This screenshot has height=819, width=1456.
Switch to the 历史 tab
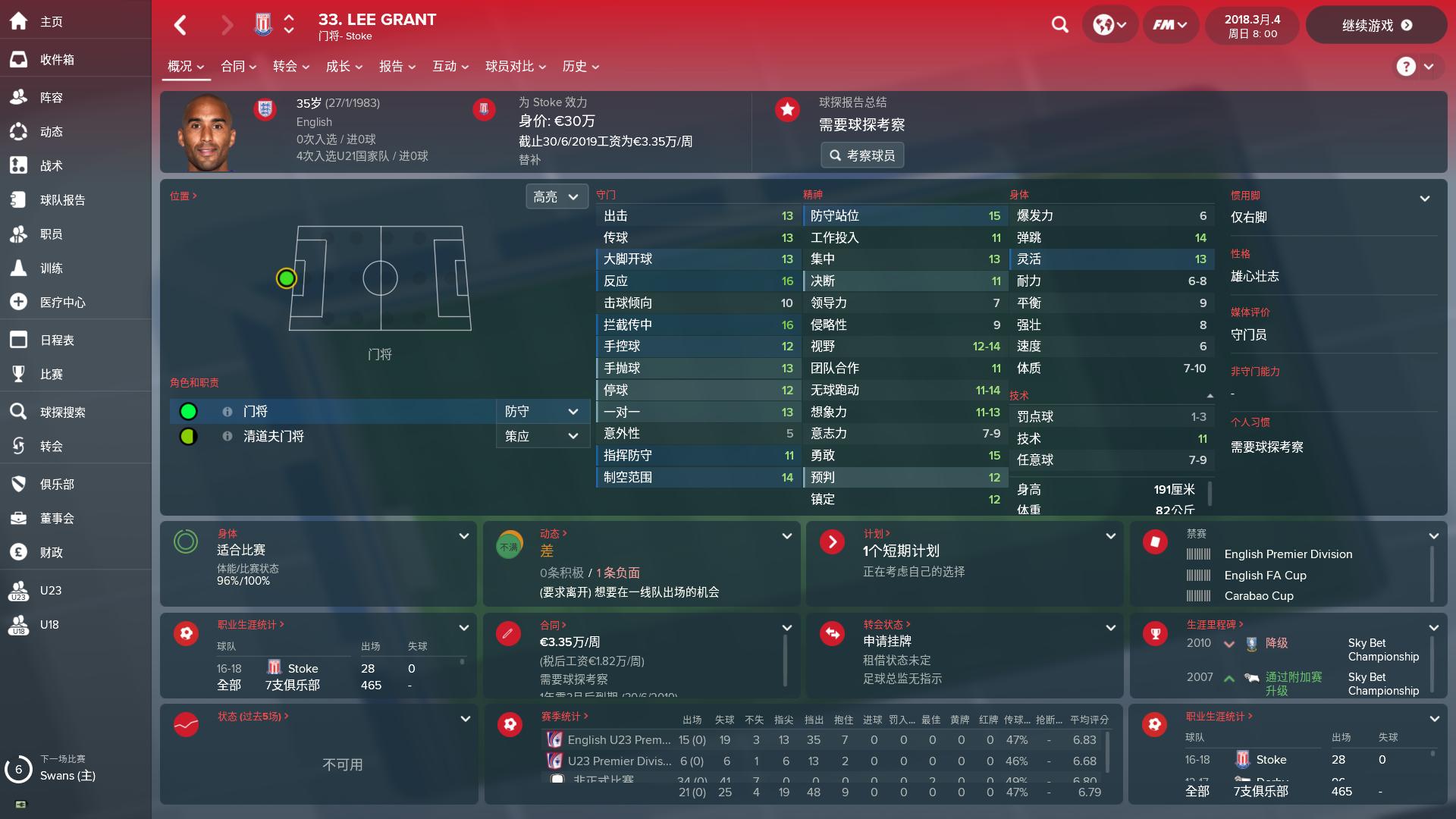point(576,66)
